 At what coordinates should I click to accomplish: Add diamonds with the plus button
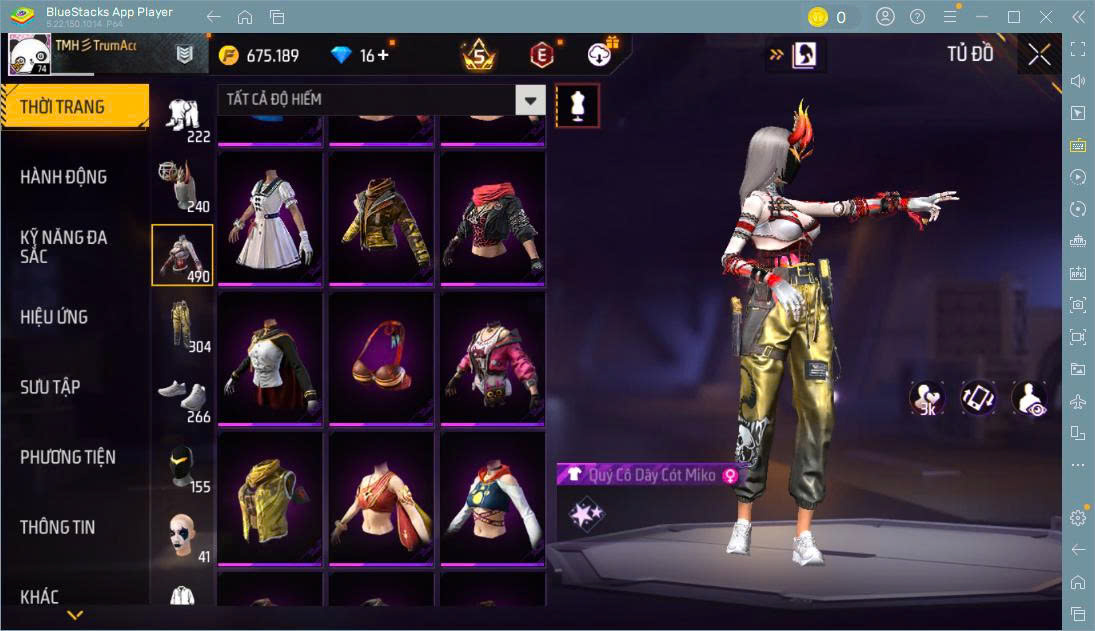pos(382,56)
